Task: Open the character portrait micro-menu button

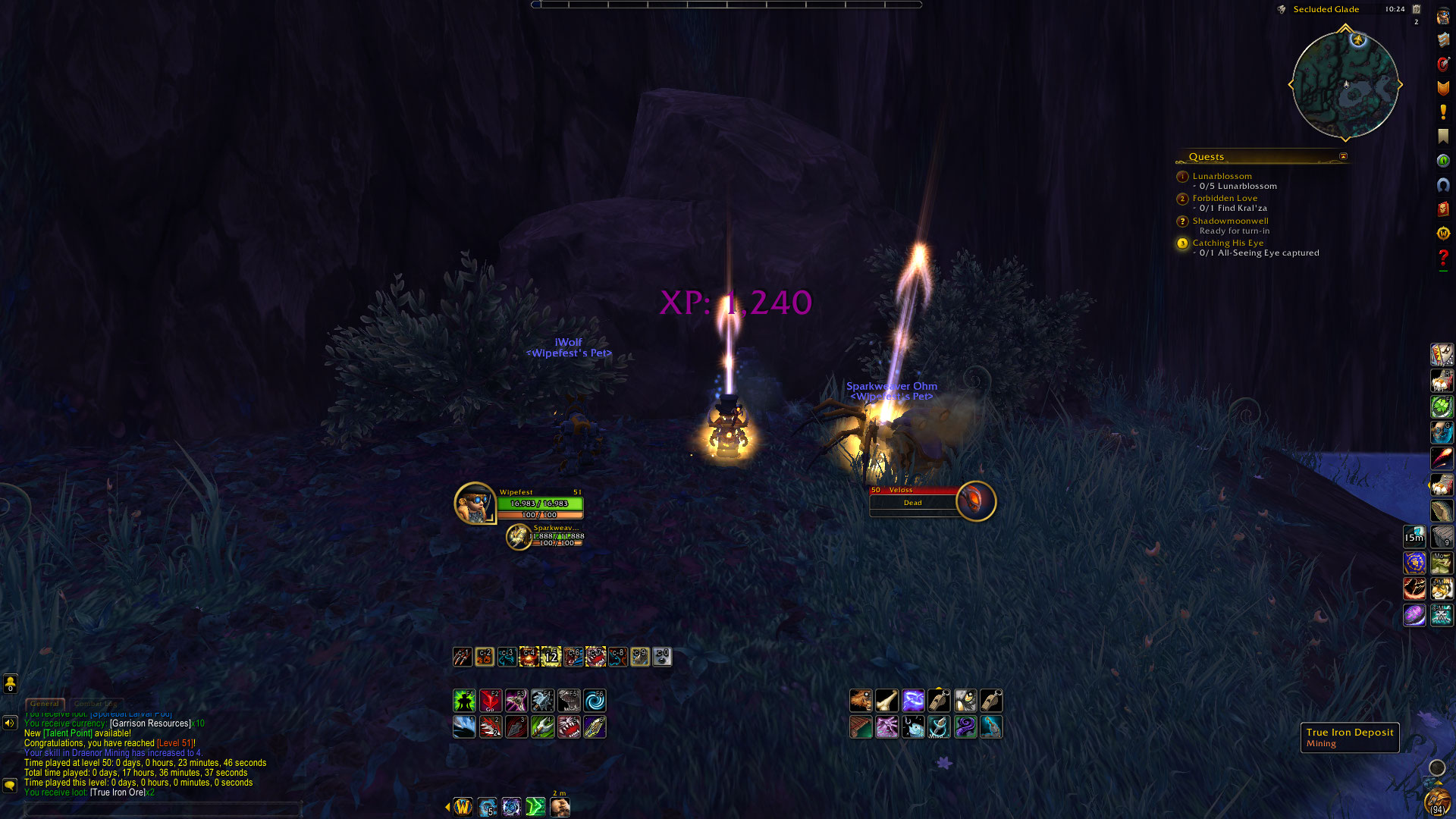Action: (1443, 17)
